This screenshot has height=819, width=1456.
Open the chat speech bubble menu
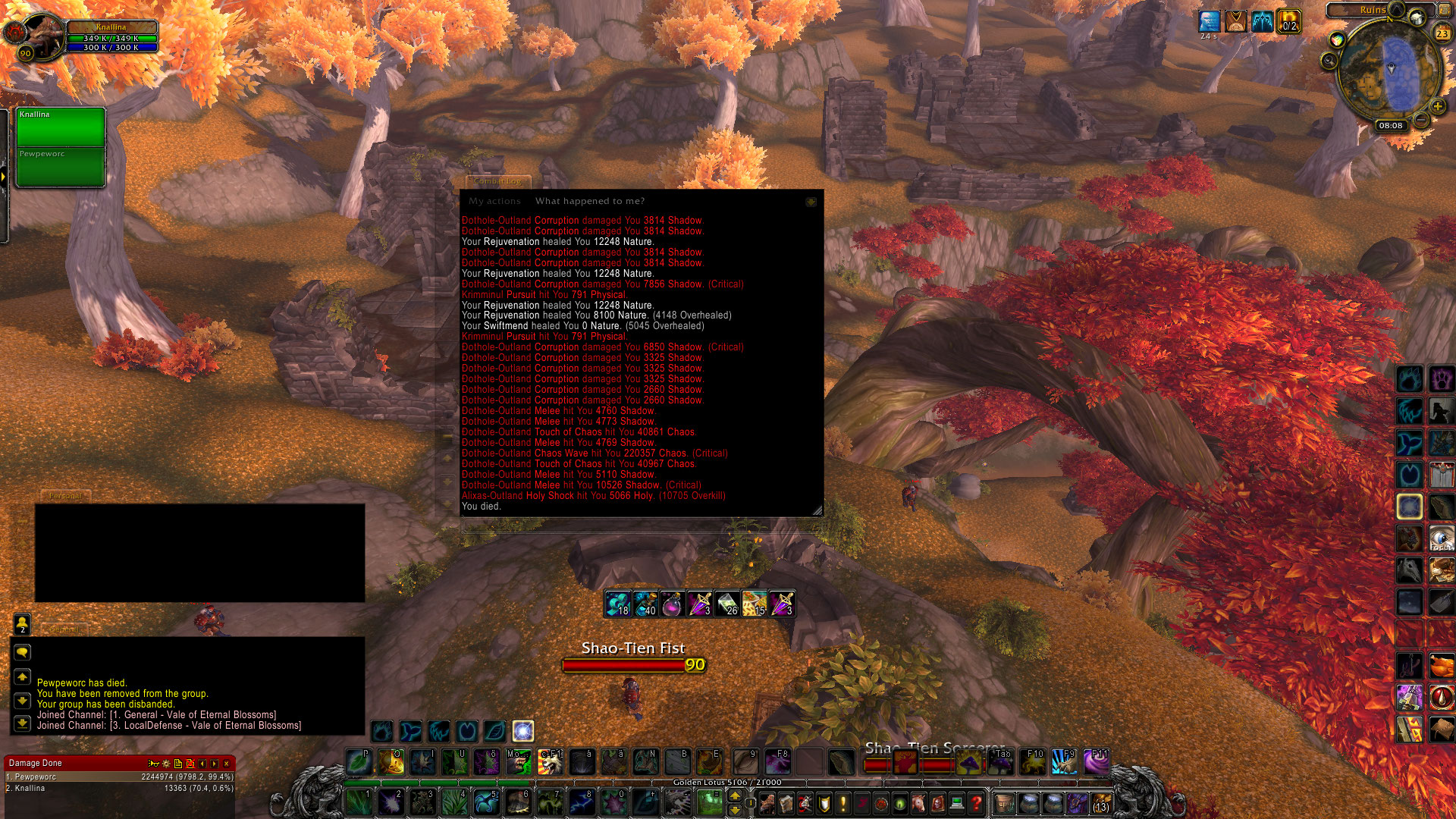pos(22,652)
